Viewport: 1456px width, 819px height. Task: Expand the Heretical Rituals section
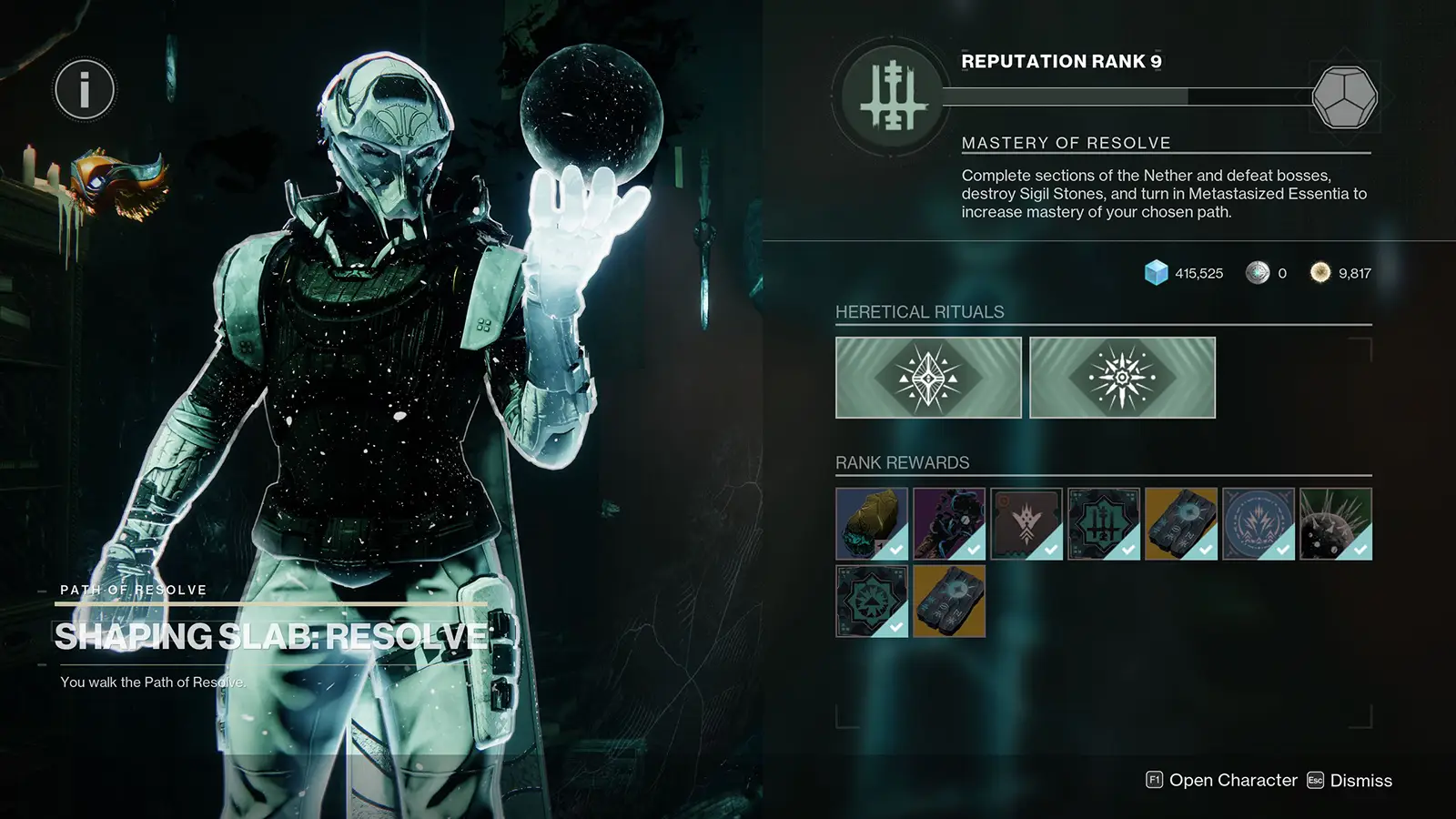click(x=919, y=311)
